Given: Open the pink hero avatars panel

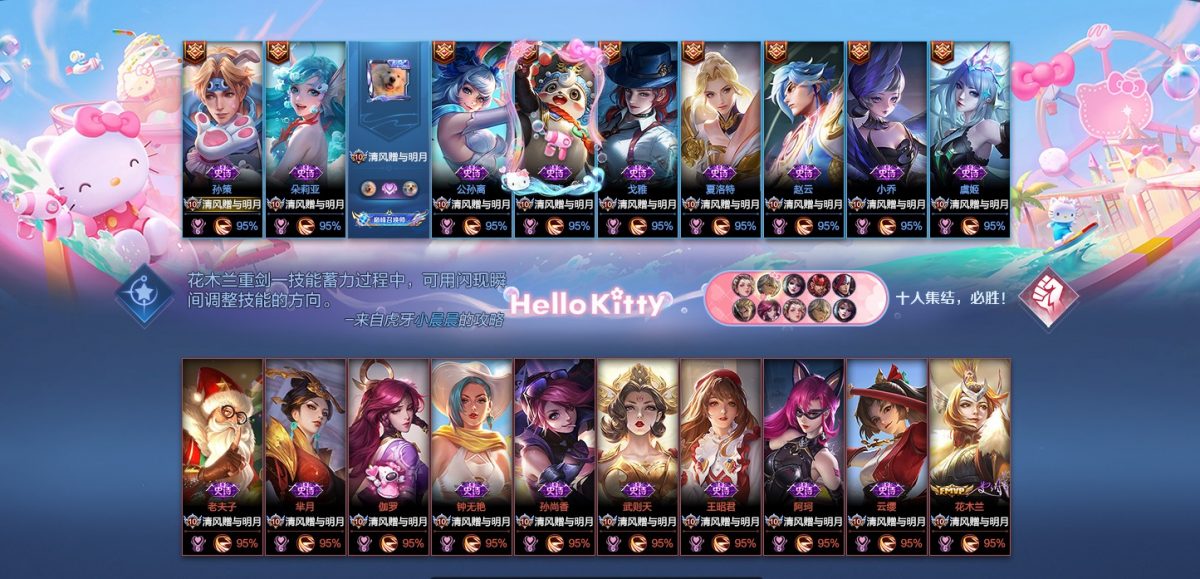Looking at the screenshot, I should click(795, 297).
